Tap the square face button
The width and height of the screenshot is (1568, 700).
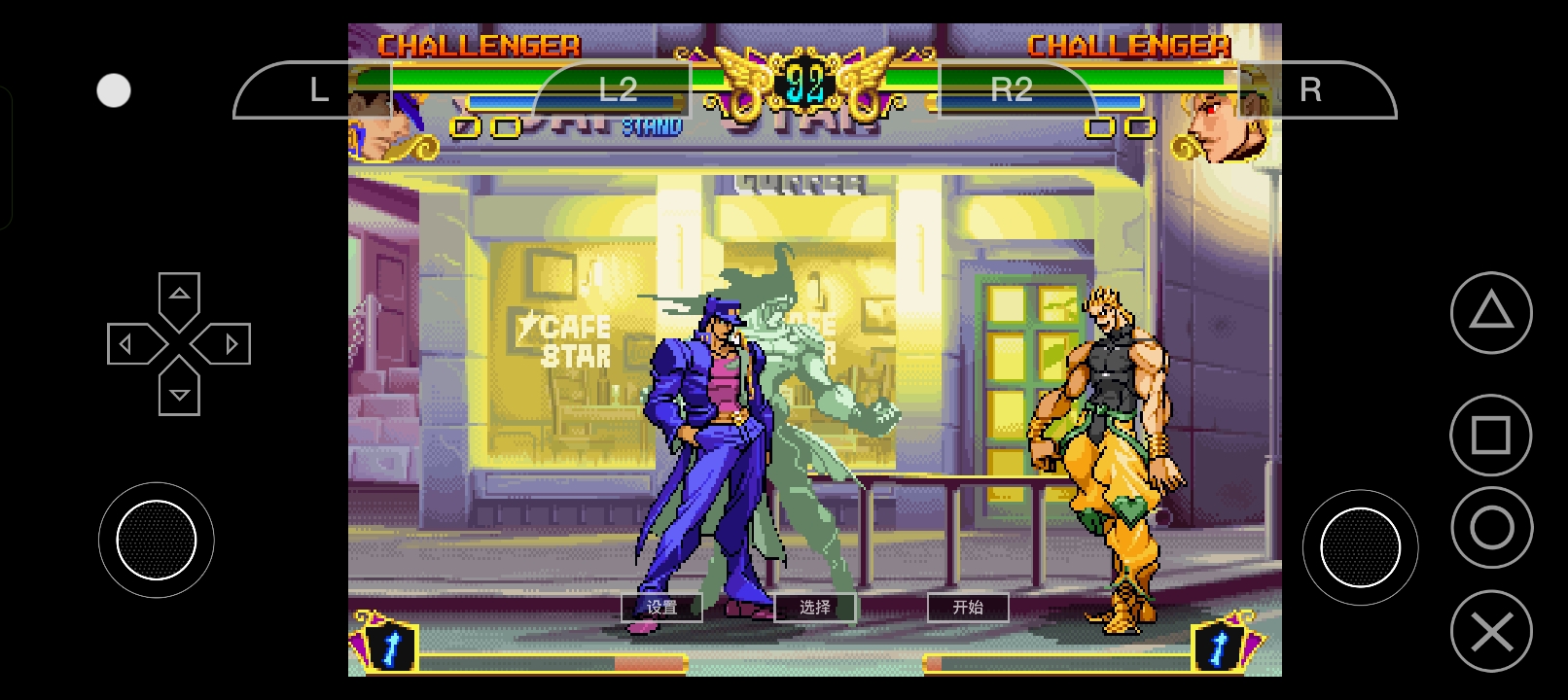tap(1490, 436)
